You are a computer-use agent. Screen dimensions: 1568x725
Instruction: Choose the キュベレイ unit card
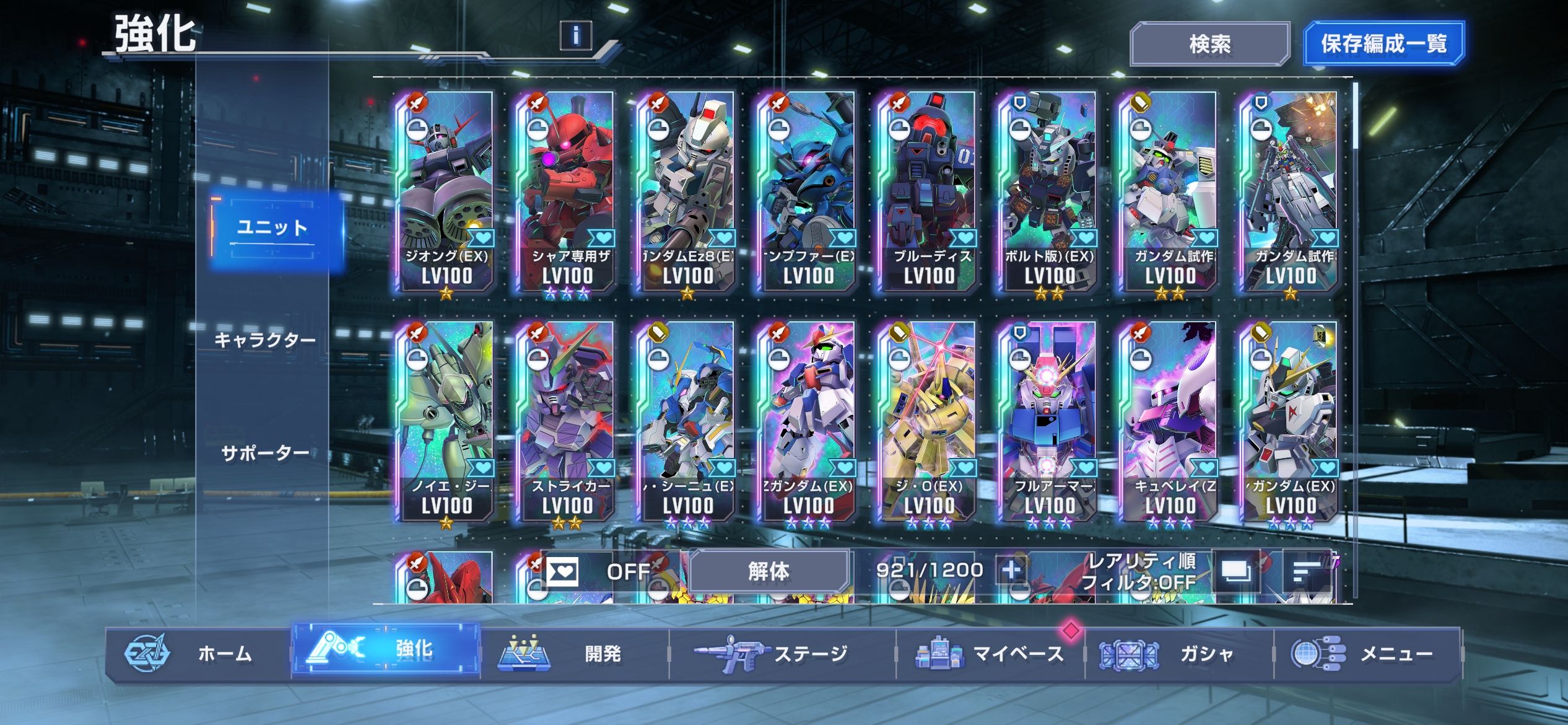click(1169, 421)
